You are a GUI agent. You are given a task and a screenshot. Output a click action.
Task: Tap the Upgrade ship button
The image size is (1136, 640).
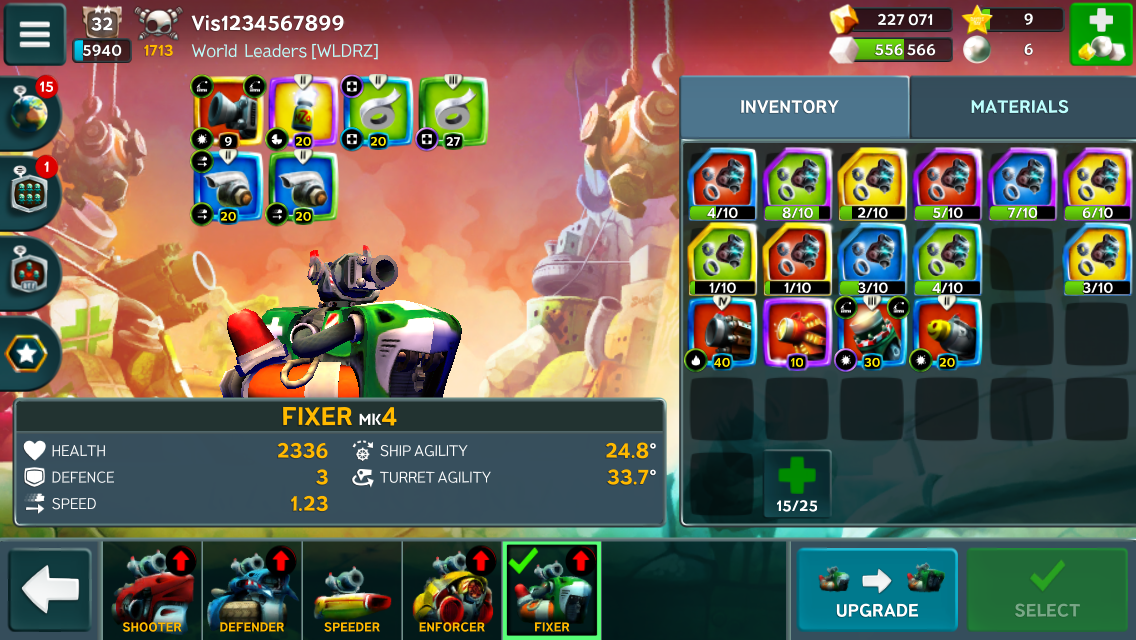(x=877, y=589)
